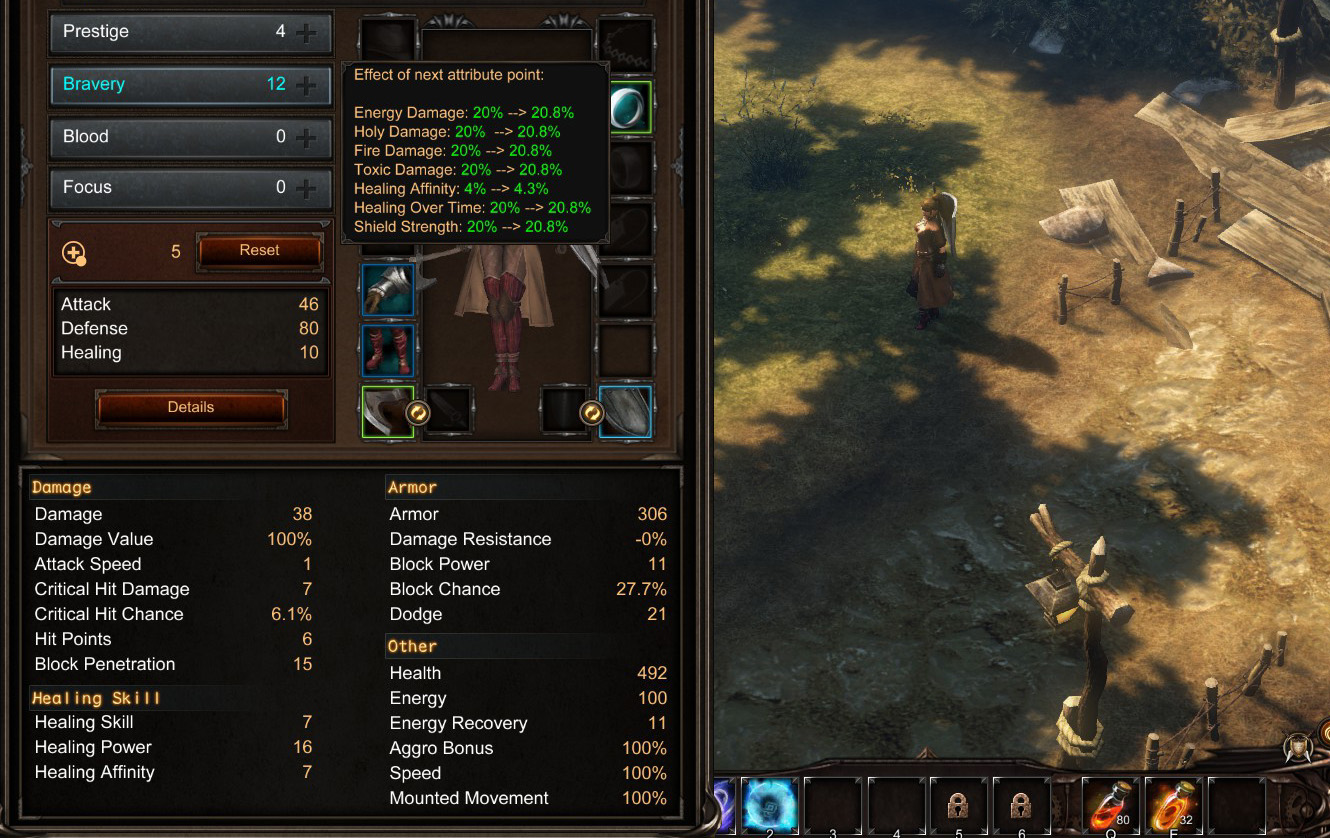Activate the blue swirl skill in slot 2

(x=769, y=805)
